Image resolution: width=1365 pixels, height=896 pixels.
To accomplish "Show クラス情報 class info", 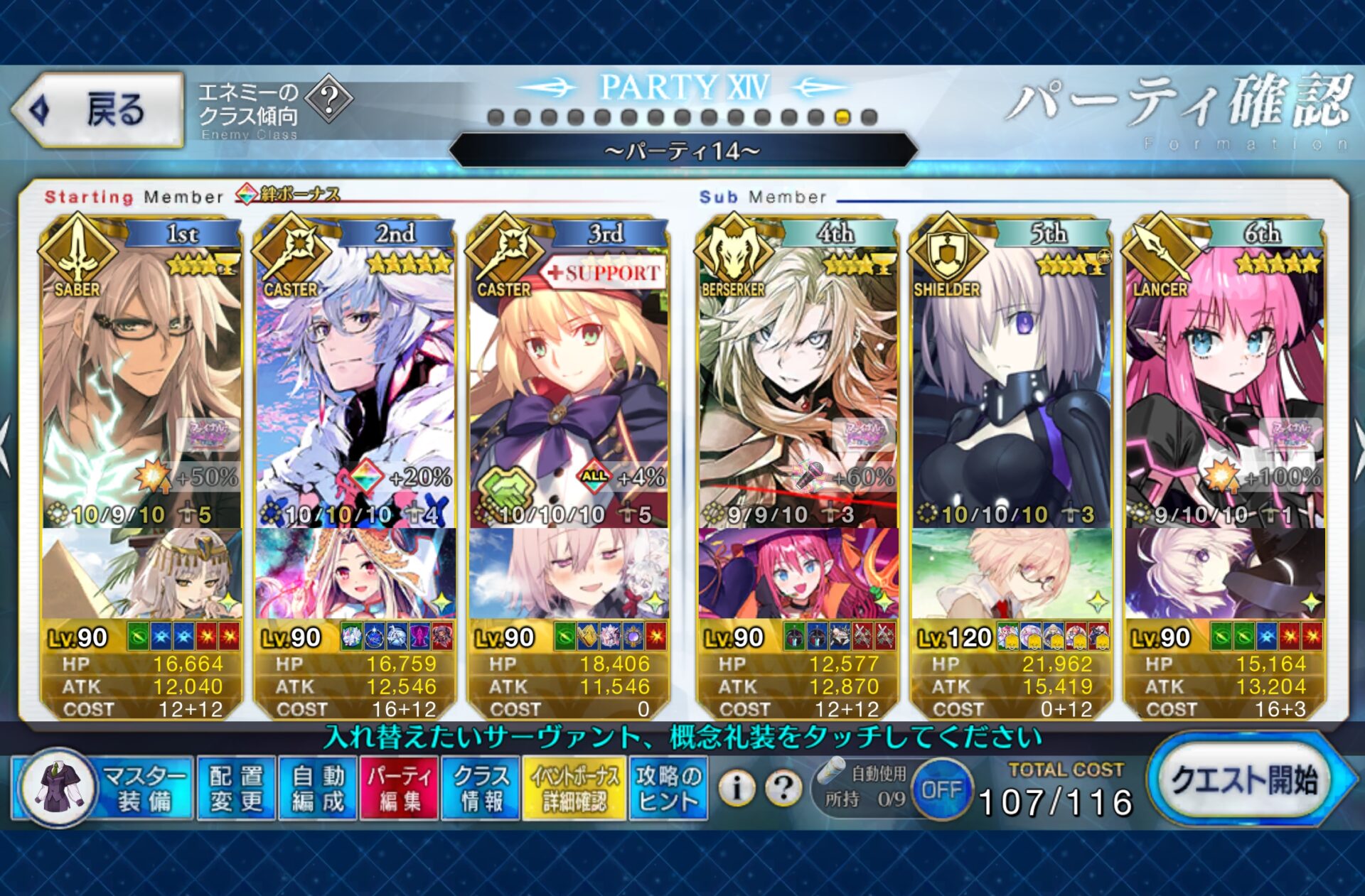I will point(481,788).
